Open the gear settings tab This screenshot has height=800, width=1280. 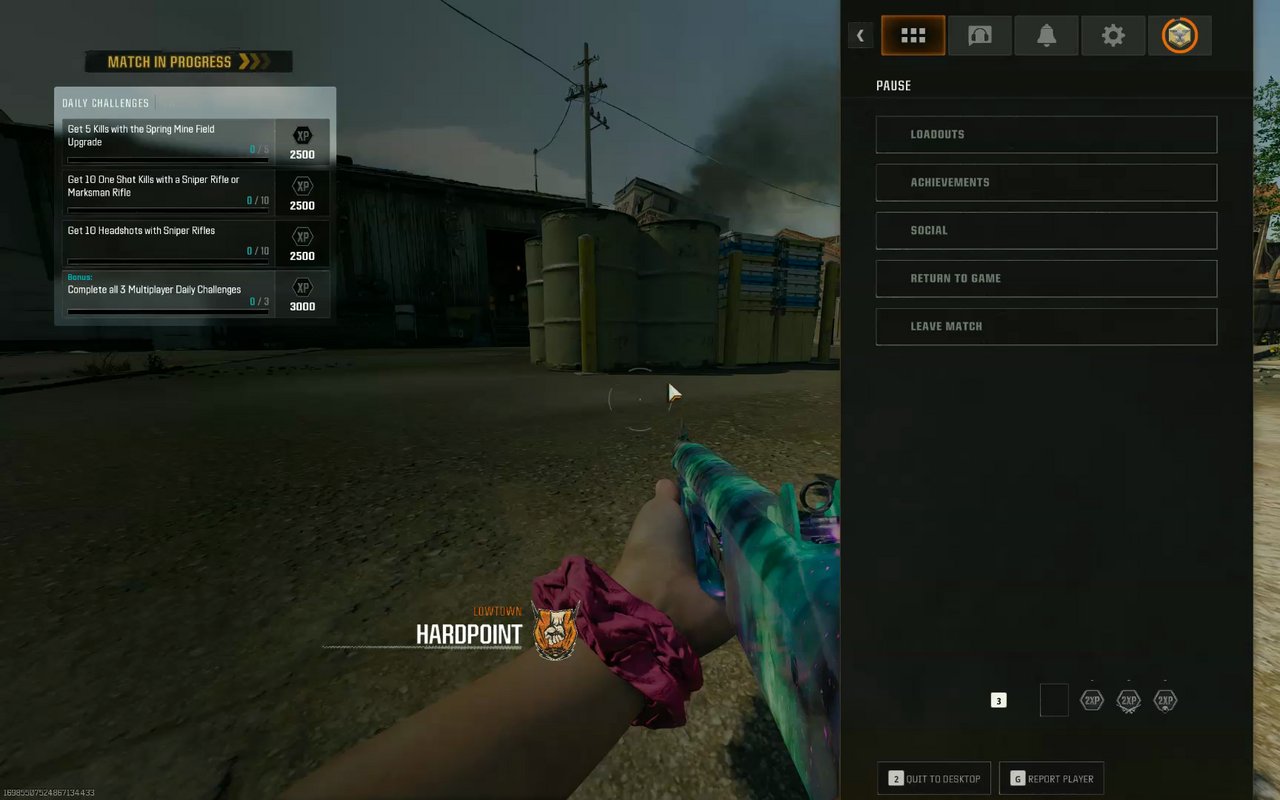coord(1113,36)
